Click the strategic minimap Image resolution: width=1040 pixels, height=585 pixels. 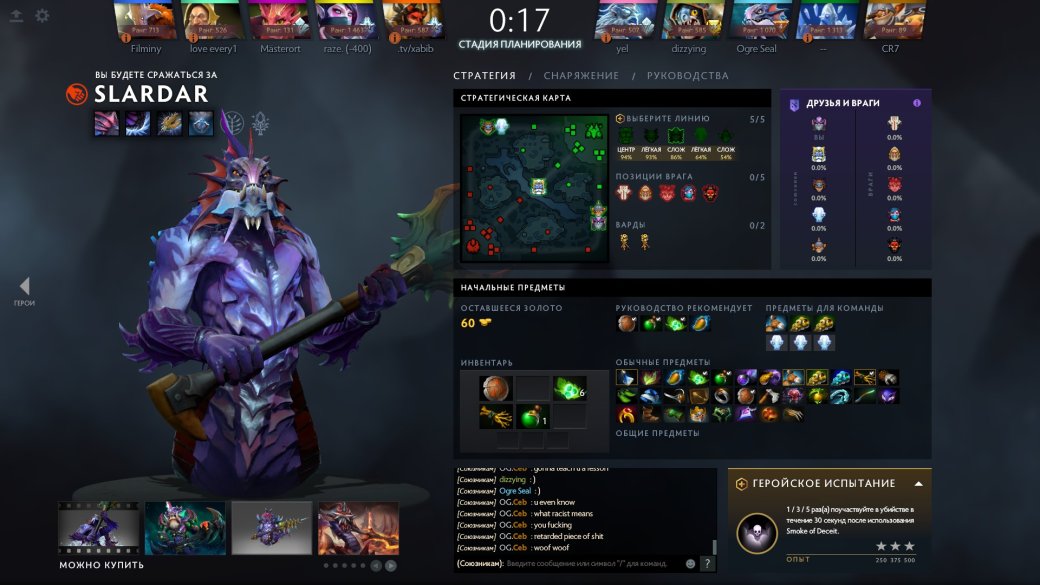point(534,188)
